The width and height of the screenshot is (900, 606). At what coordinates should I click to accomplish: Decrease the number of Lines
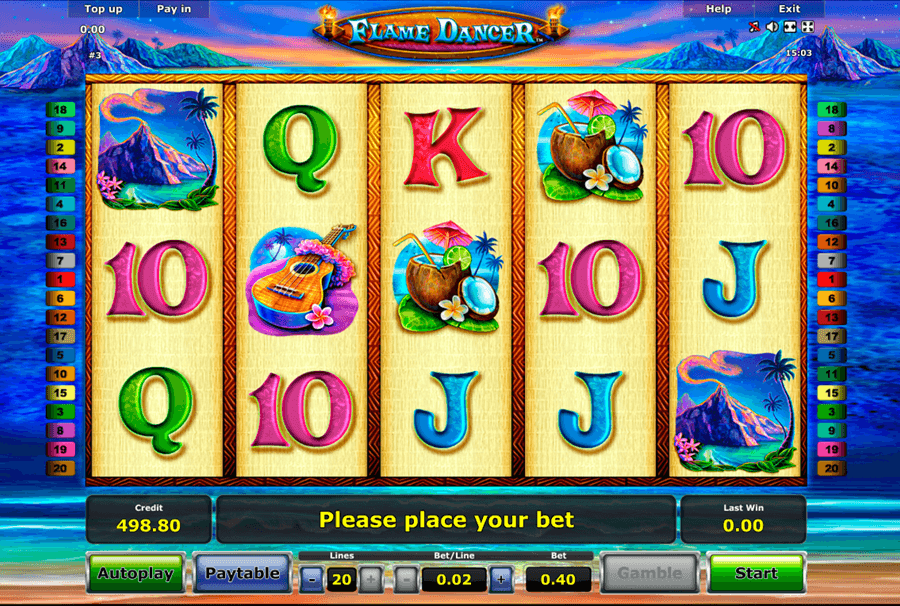coord(313,578)
